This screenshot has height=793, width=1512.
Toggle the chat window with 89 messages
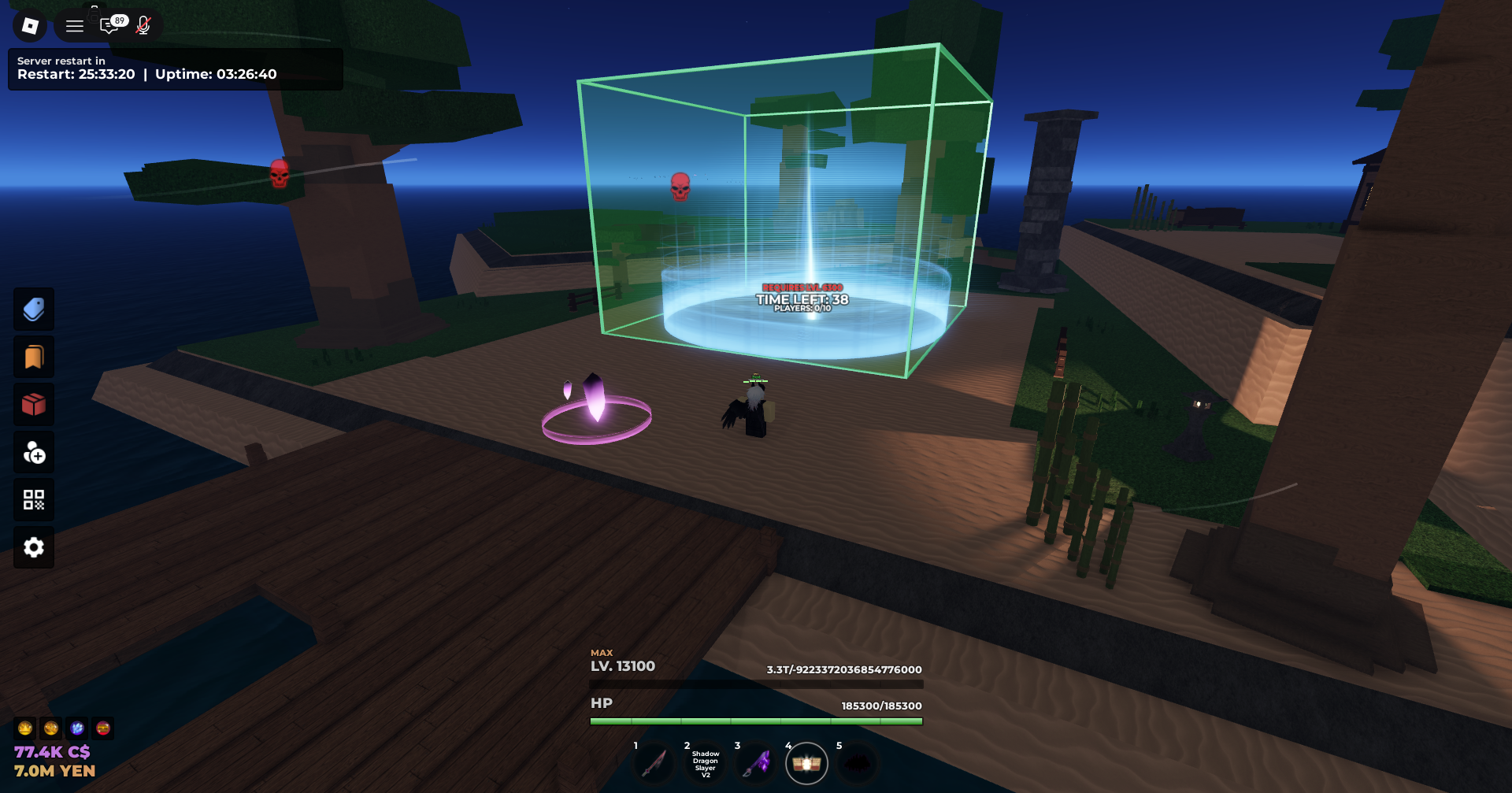coord(110,24)
